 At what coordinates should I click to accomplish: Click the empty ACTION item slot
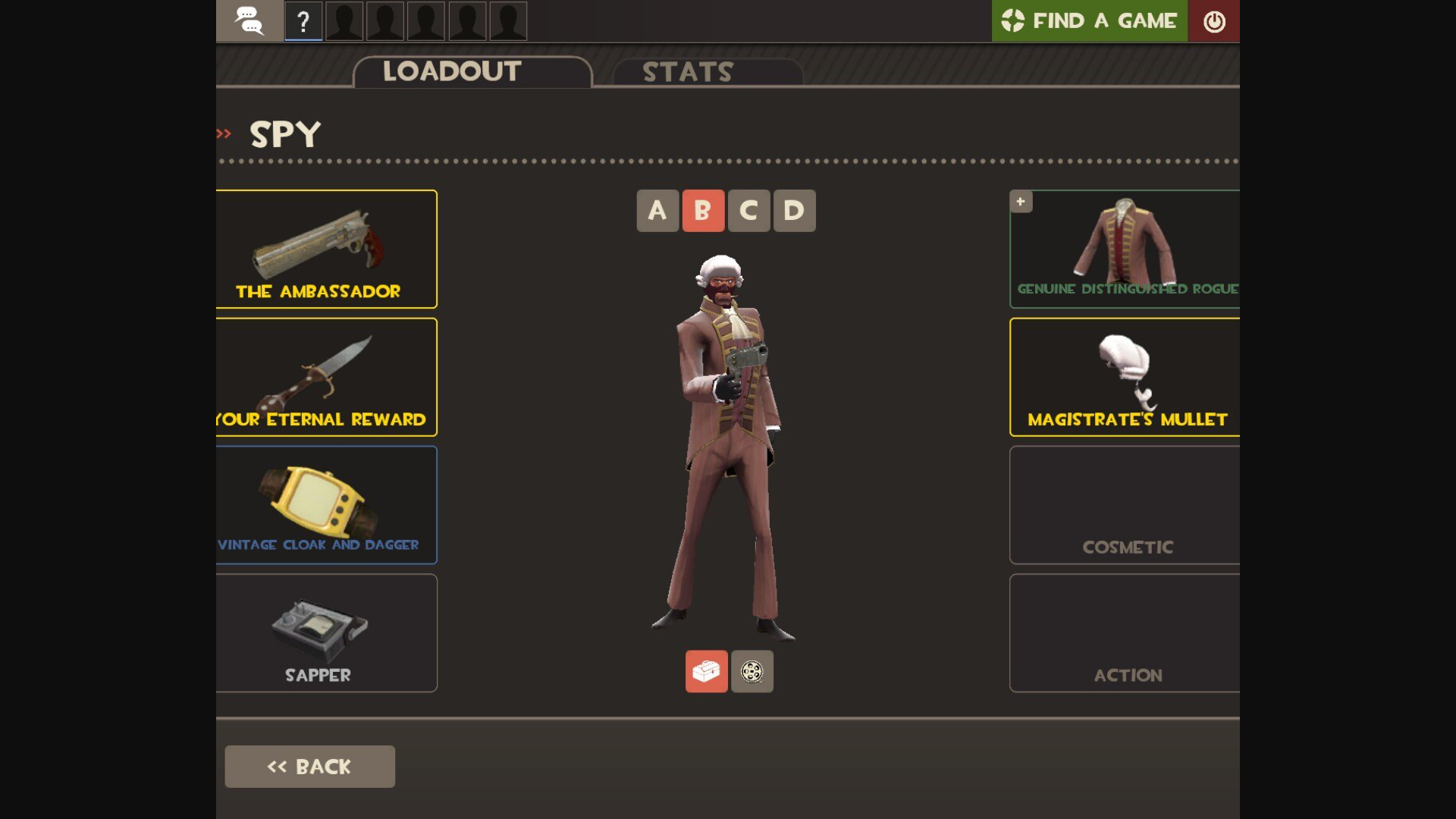(1125, 633)
